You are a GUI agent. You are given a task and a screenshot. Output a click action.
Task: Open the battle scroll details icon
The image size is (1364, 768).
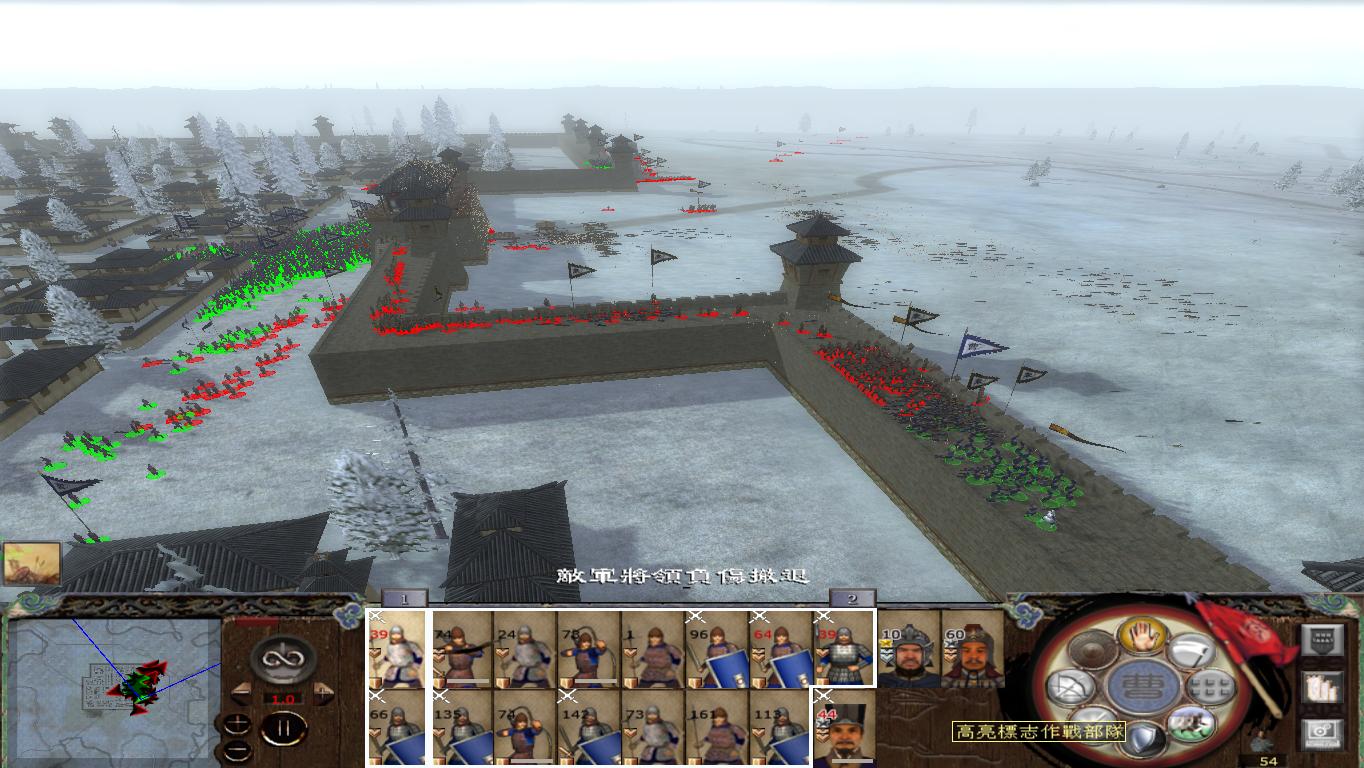pos(1323,688)
